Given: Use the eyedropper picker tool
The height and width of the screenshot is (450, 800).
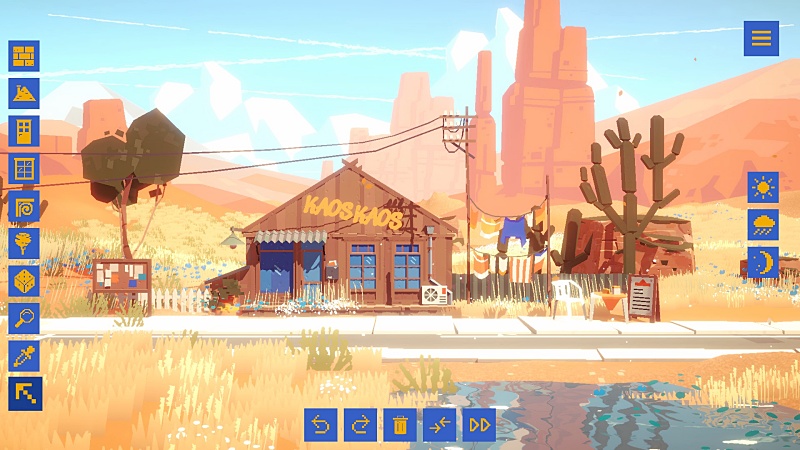Looking at the screenshot, I should 24,356.
